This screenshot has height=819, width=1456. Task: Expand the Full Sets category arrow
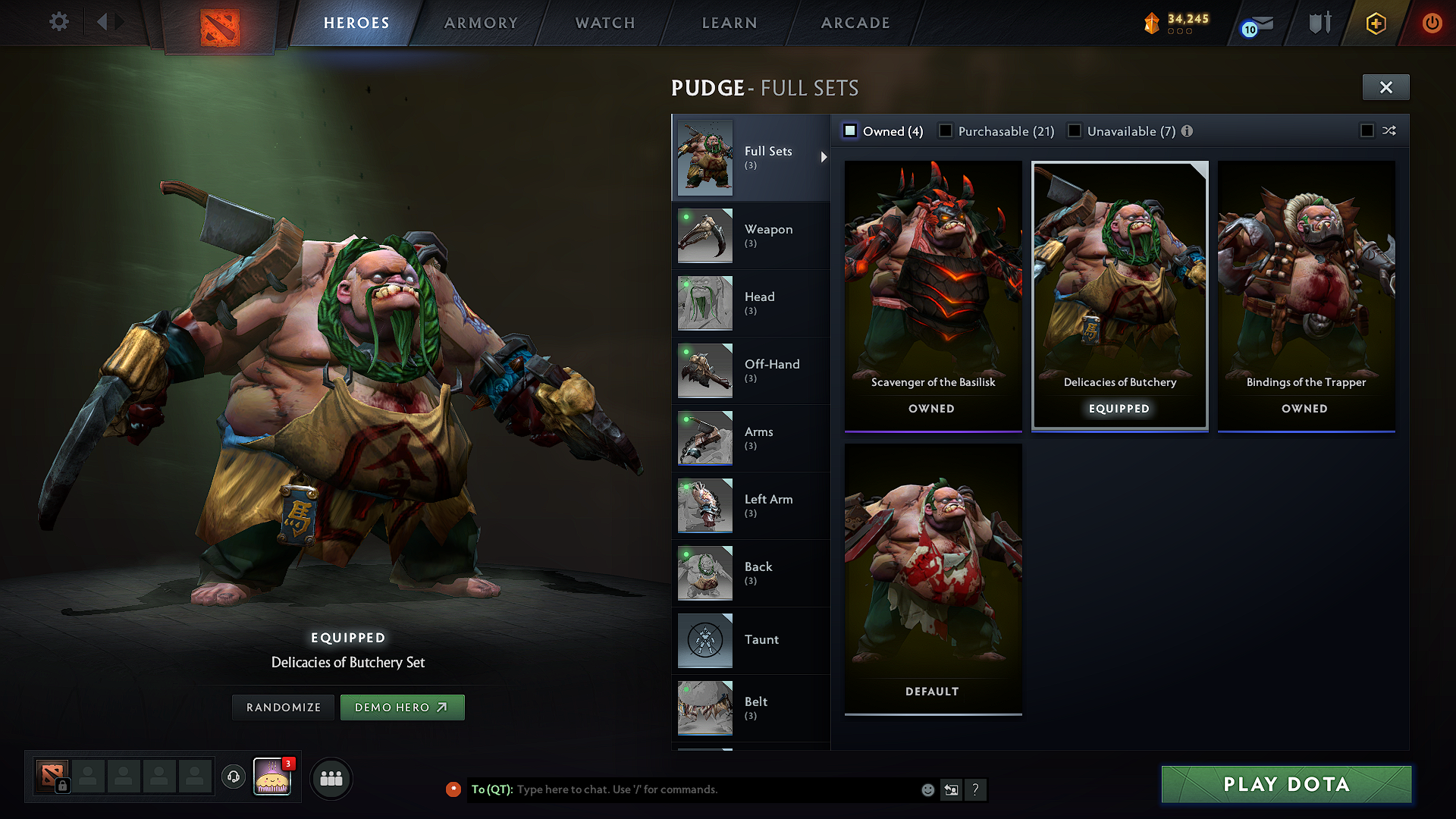(824, 157)
